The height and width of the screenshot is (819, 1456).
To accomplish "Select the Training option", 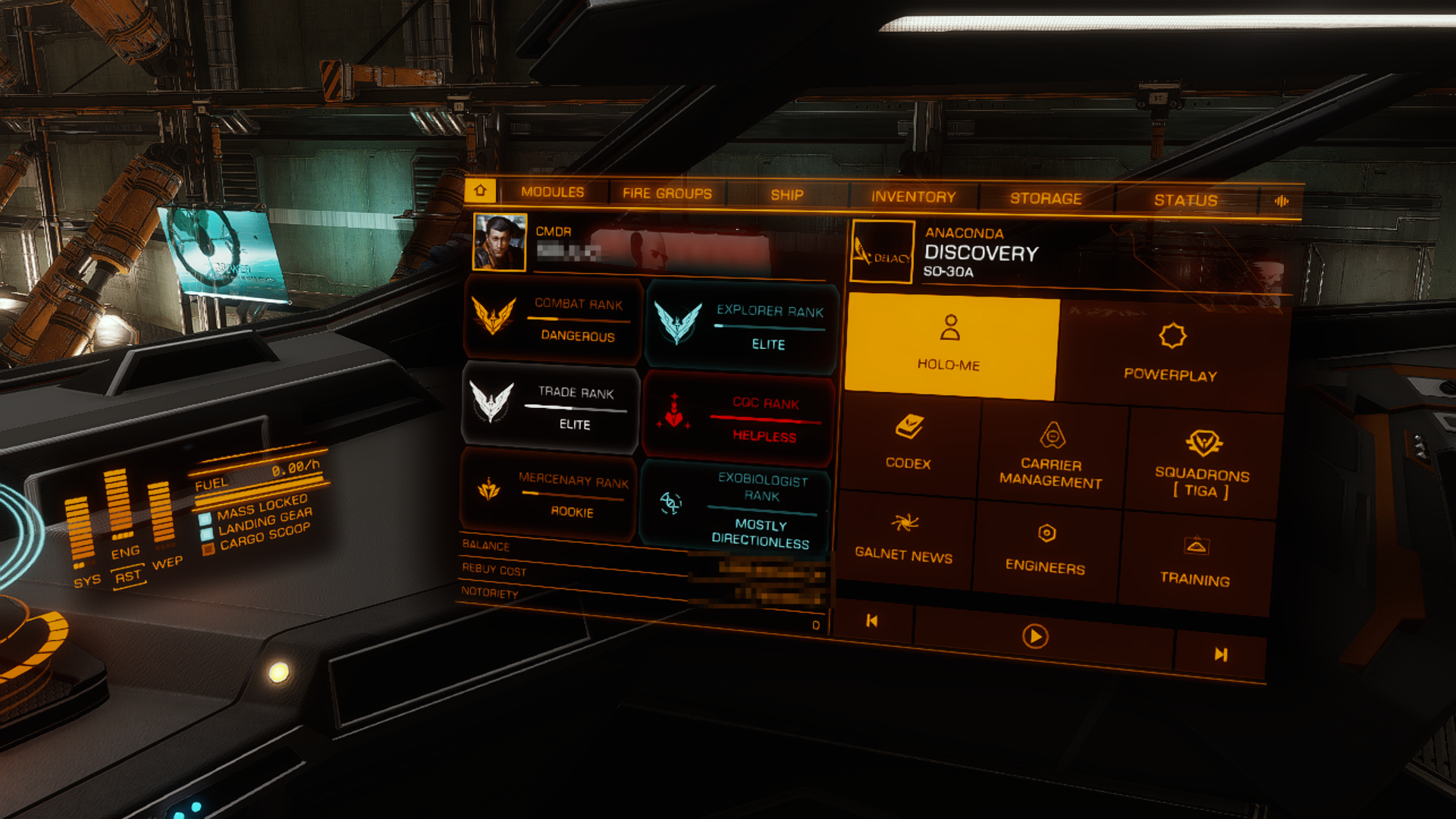I will click(1195, 561).
